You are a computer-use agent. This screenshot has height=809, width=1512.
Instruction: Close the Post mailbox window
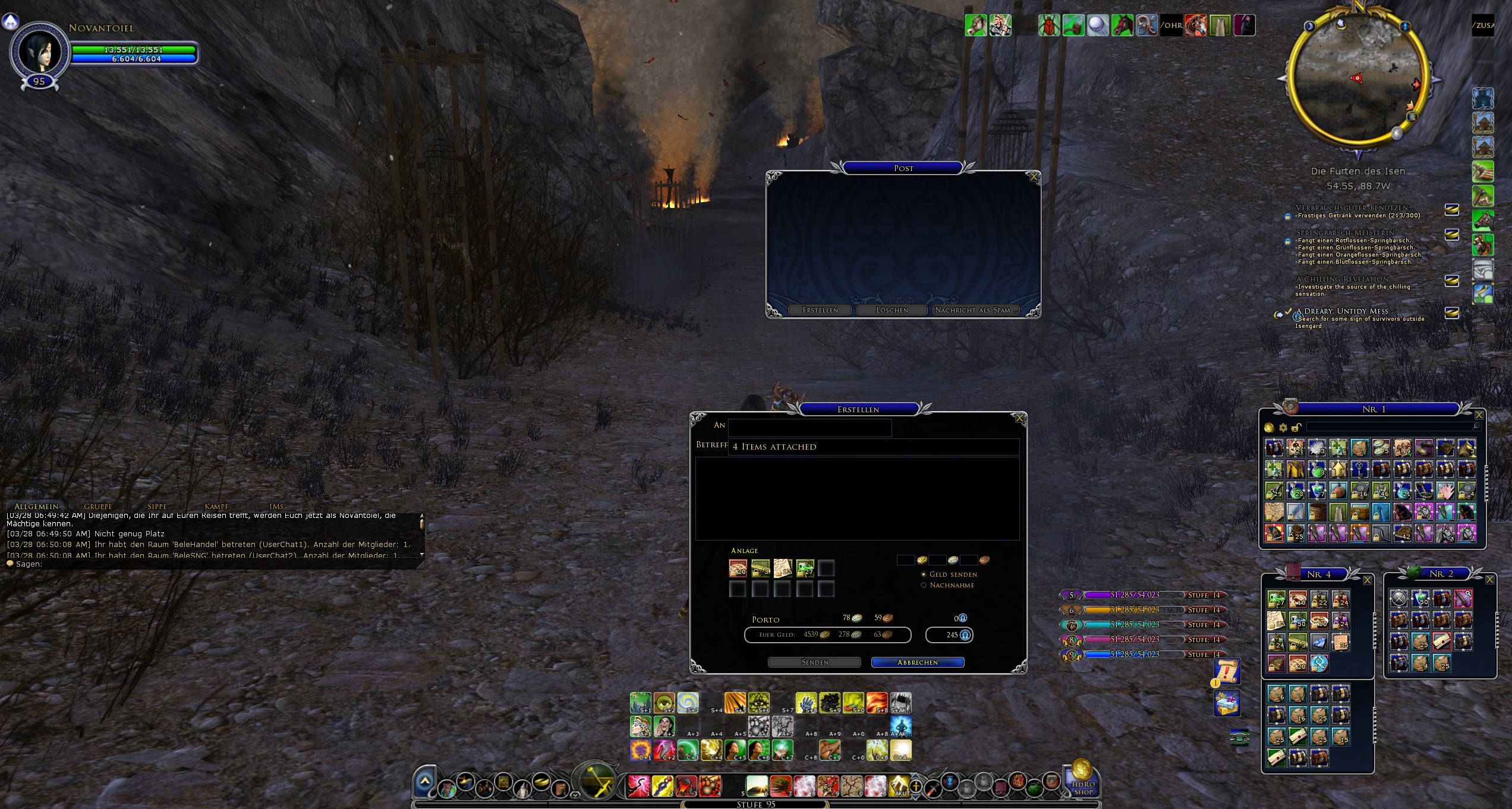1034,177
